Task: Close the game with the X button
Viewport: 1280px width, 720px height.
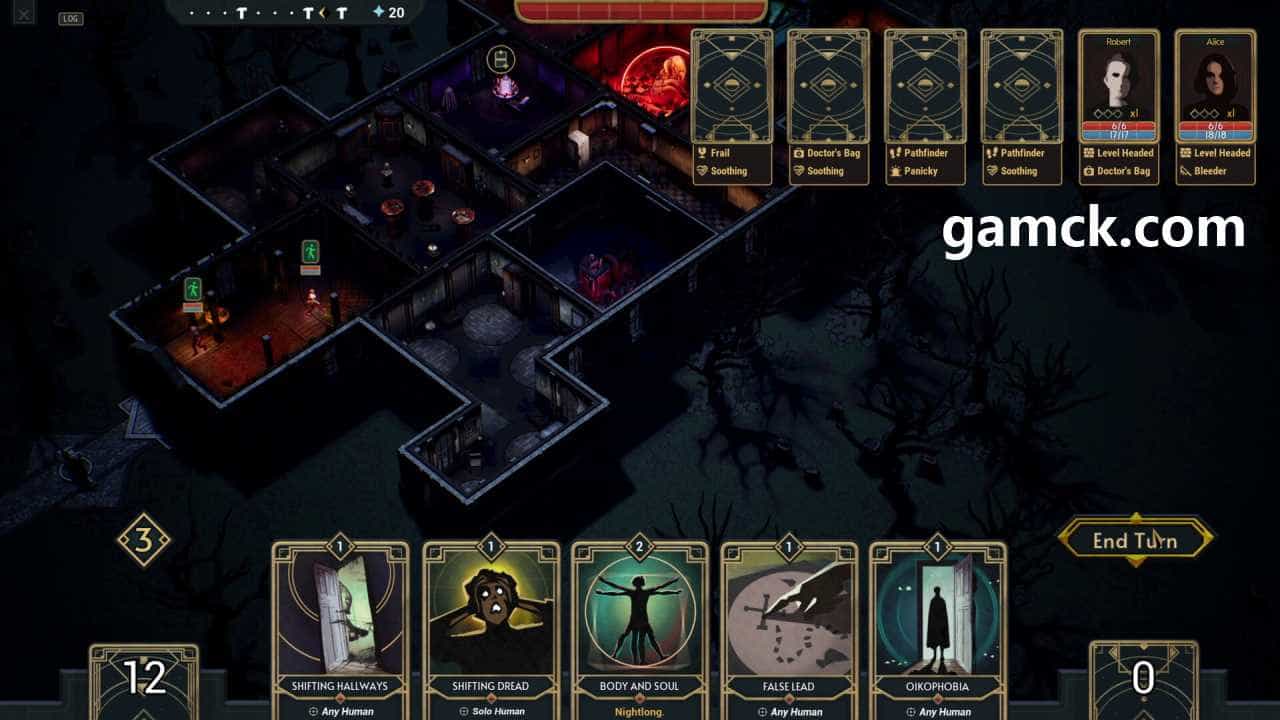Action: click(24, 14)
